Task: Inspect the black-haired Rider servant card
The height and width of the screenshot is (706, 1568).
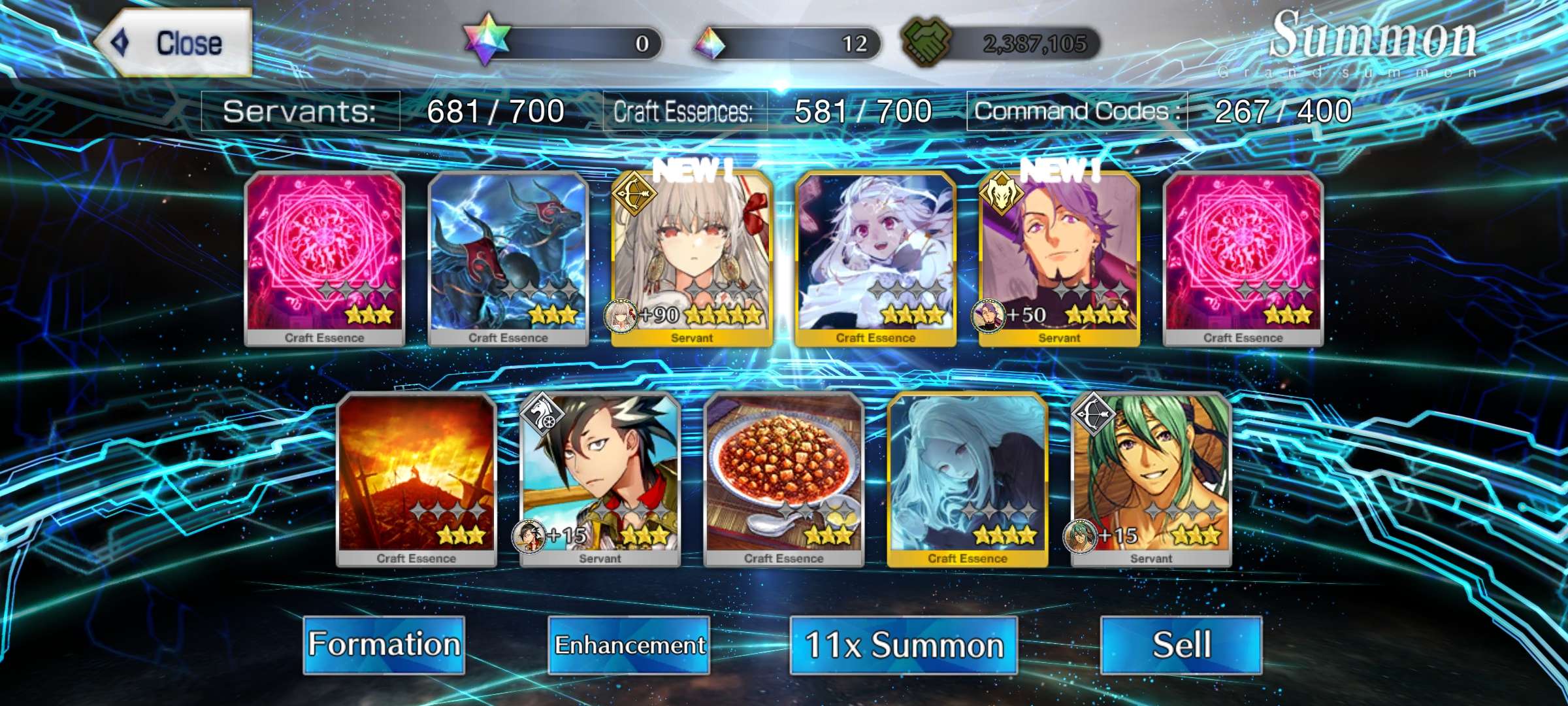Action: [600, 479]
